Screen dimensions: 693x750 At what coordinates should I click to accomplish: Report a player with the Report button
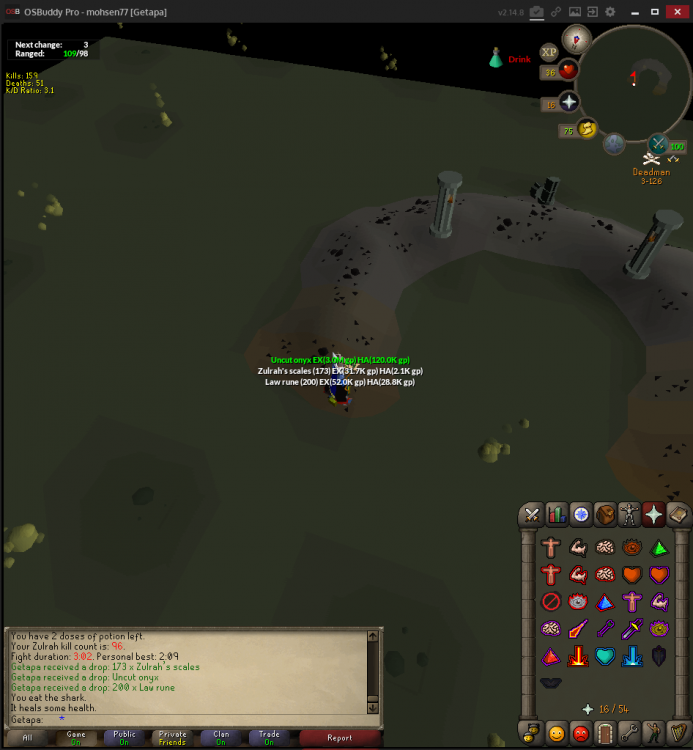point(339,738)
